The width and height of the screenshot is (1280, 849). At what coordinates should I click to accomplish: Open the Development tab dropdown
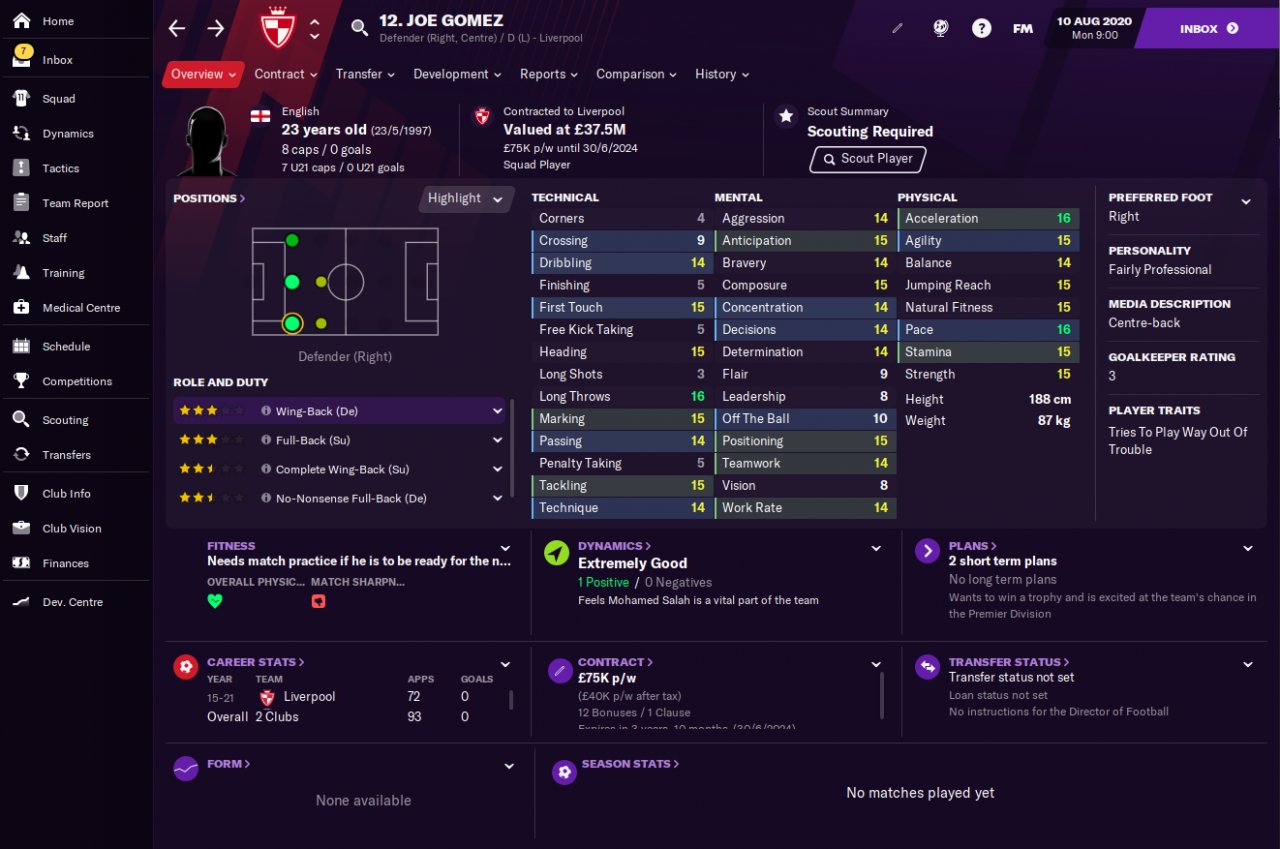[457, 74]
